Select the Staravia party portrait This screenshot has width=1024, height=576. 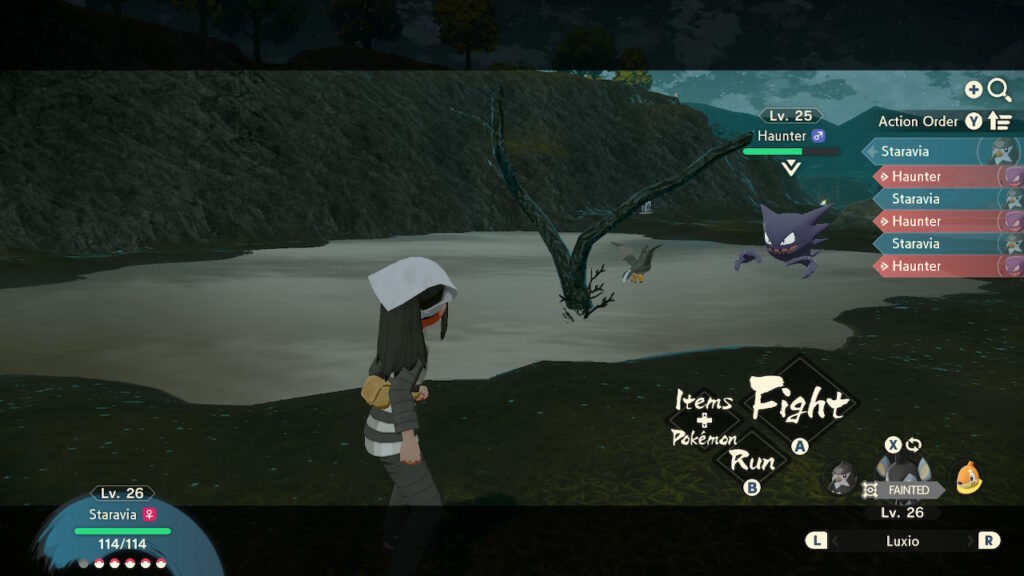[x=841, y=478]
